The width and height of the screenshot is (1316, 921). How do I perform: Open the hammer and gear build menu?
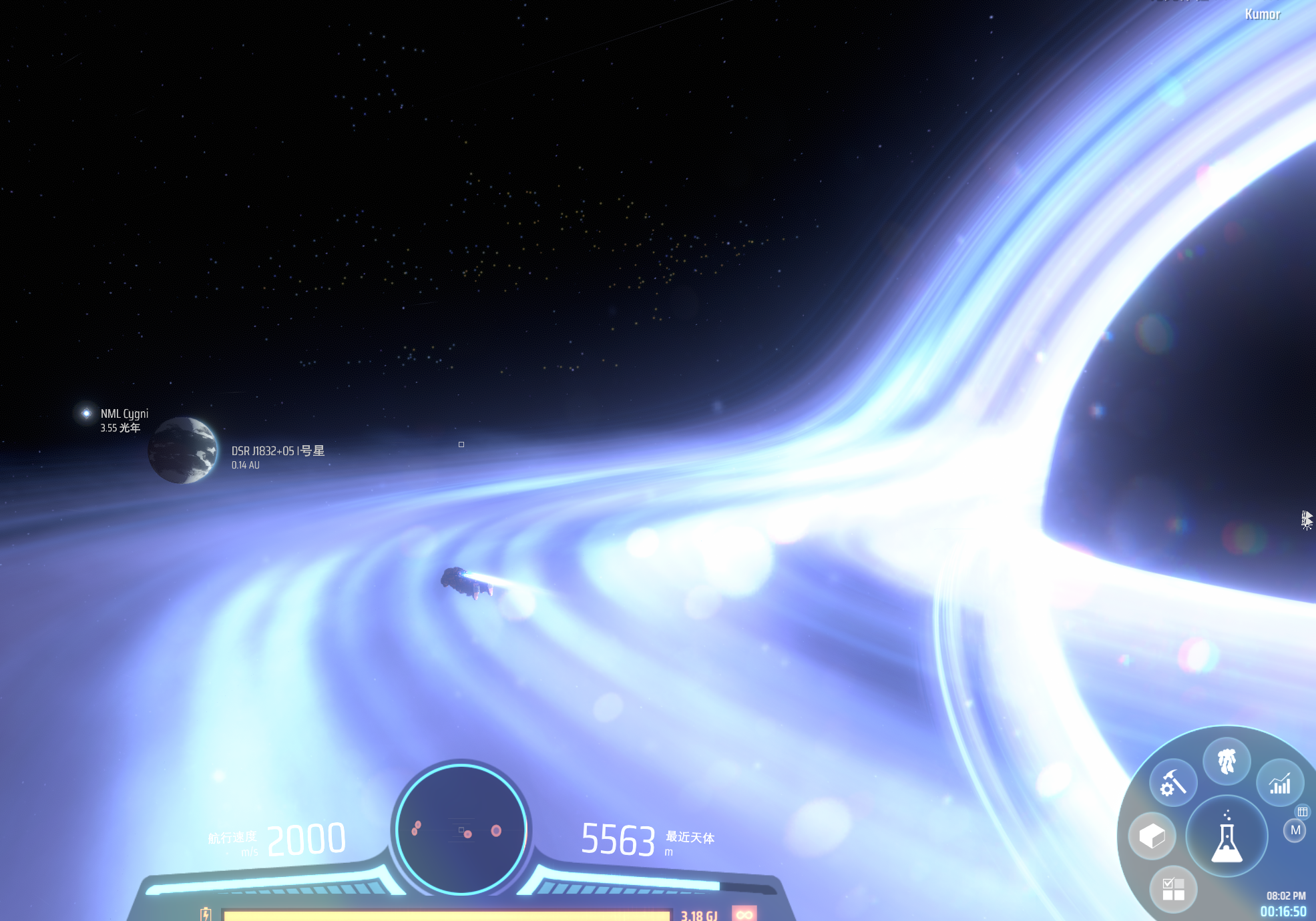tap(1173, 782)
